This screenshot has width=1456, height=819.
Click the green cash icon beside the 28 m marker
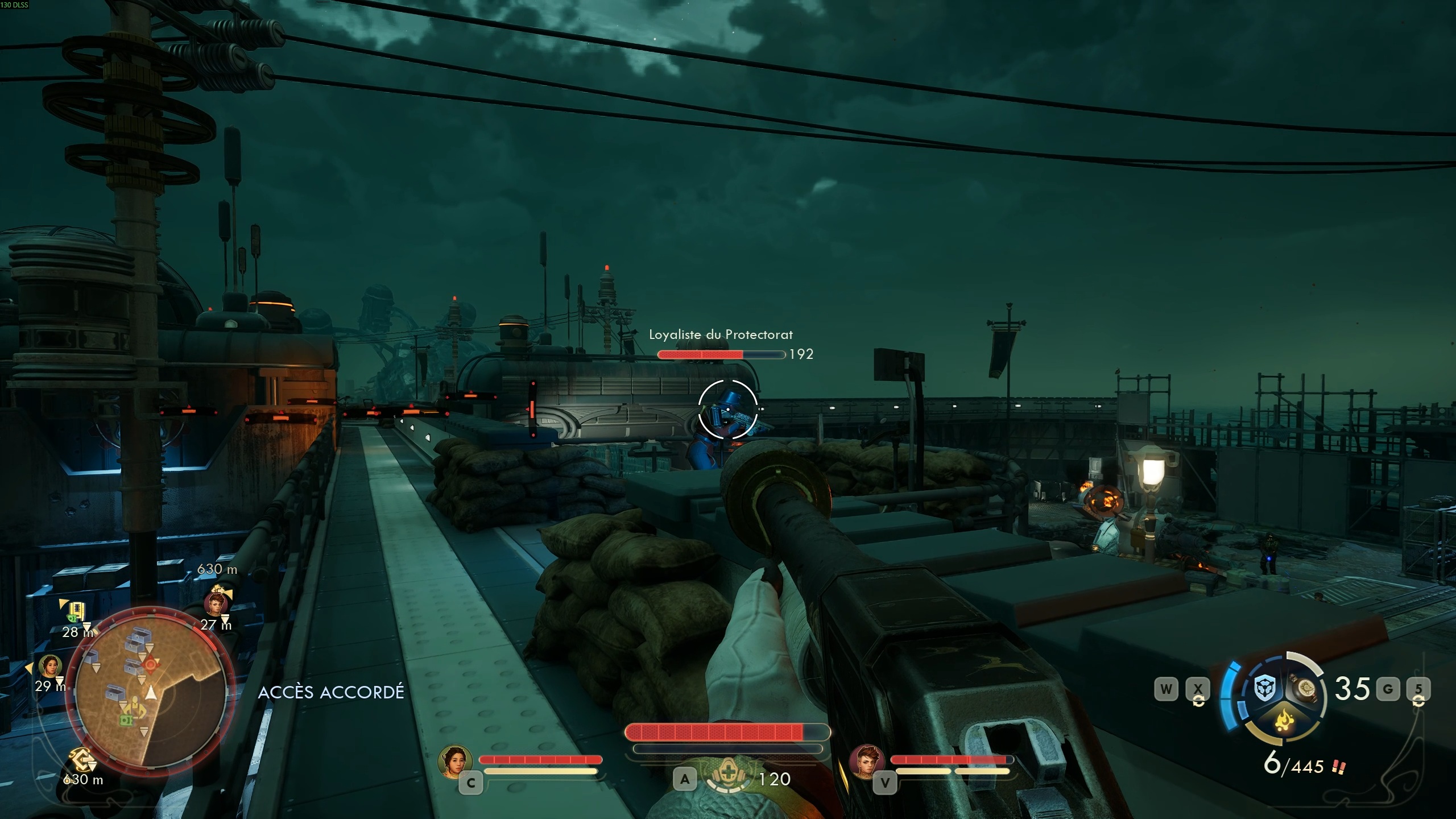coord(72,617)
